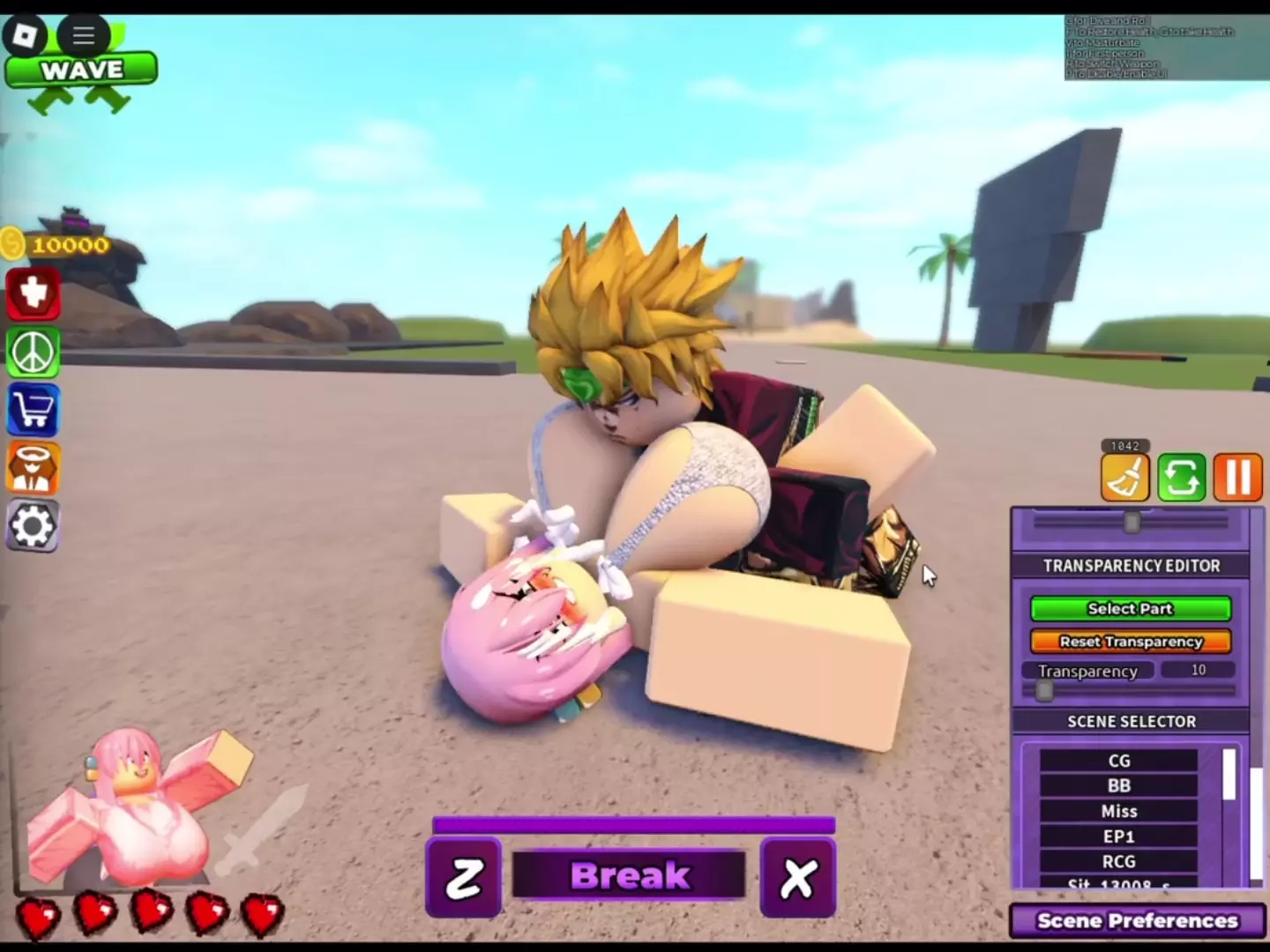This screenshot has width=1270, height=952.
Task: Click the Reset Transparency button
Action: click(1131, 642)
